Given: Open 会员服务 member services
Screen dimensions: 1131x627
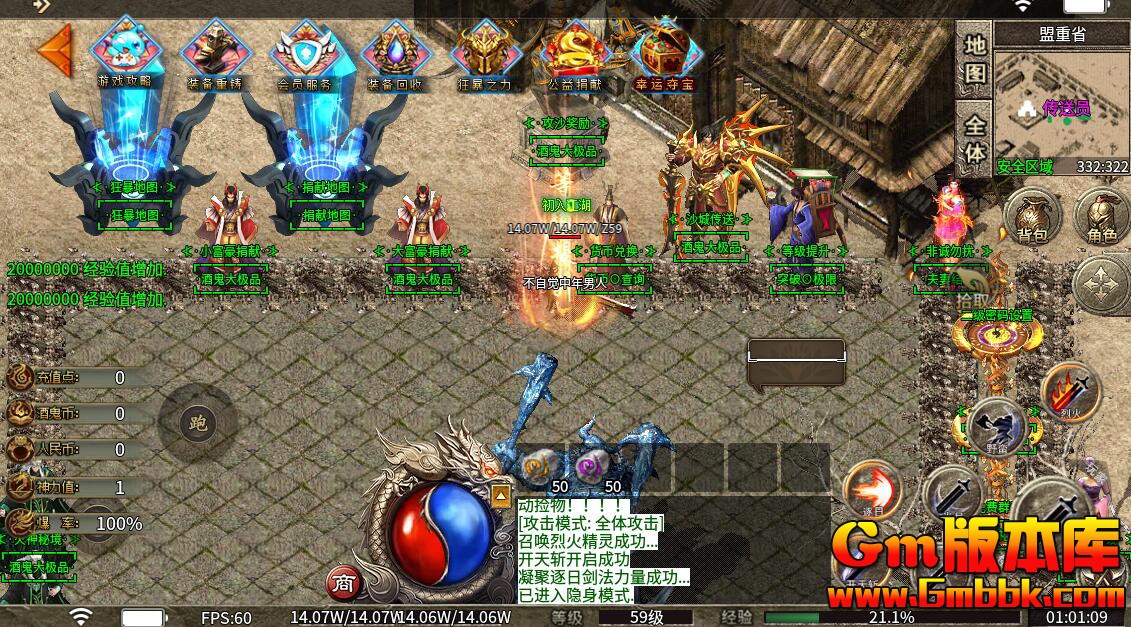Looking at the screenshot, I should coord(304,53).
